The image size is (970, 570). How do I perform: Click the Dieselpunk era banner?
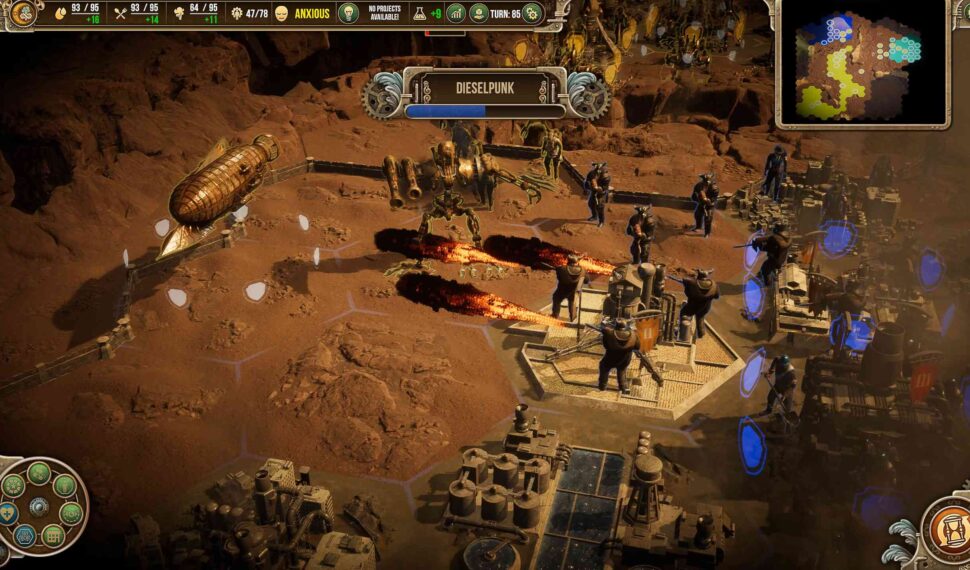click(x=484, y=88)
